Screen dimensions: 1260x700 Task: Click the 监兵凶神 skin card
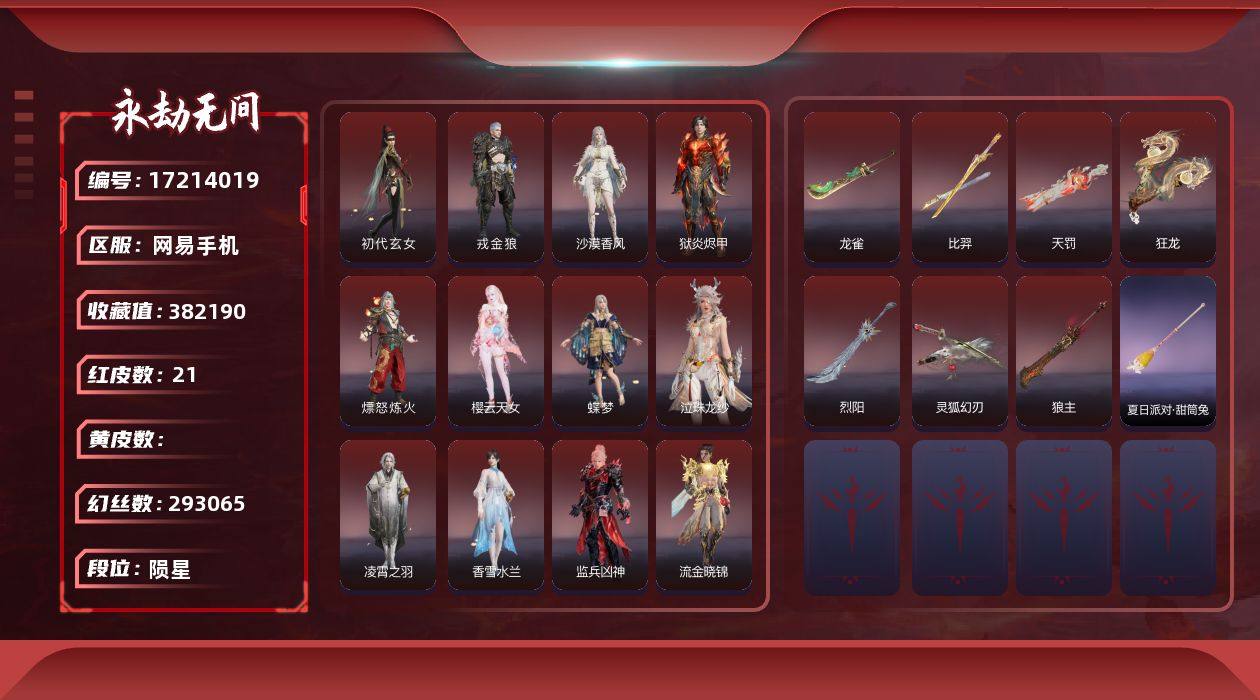point(600,515)
